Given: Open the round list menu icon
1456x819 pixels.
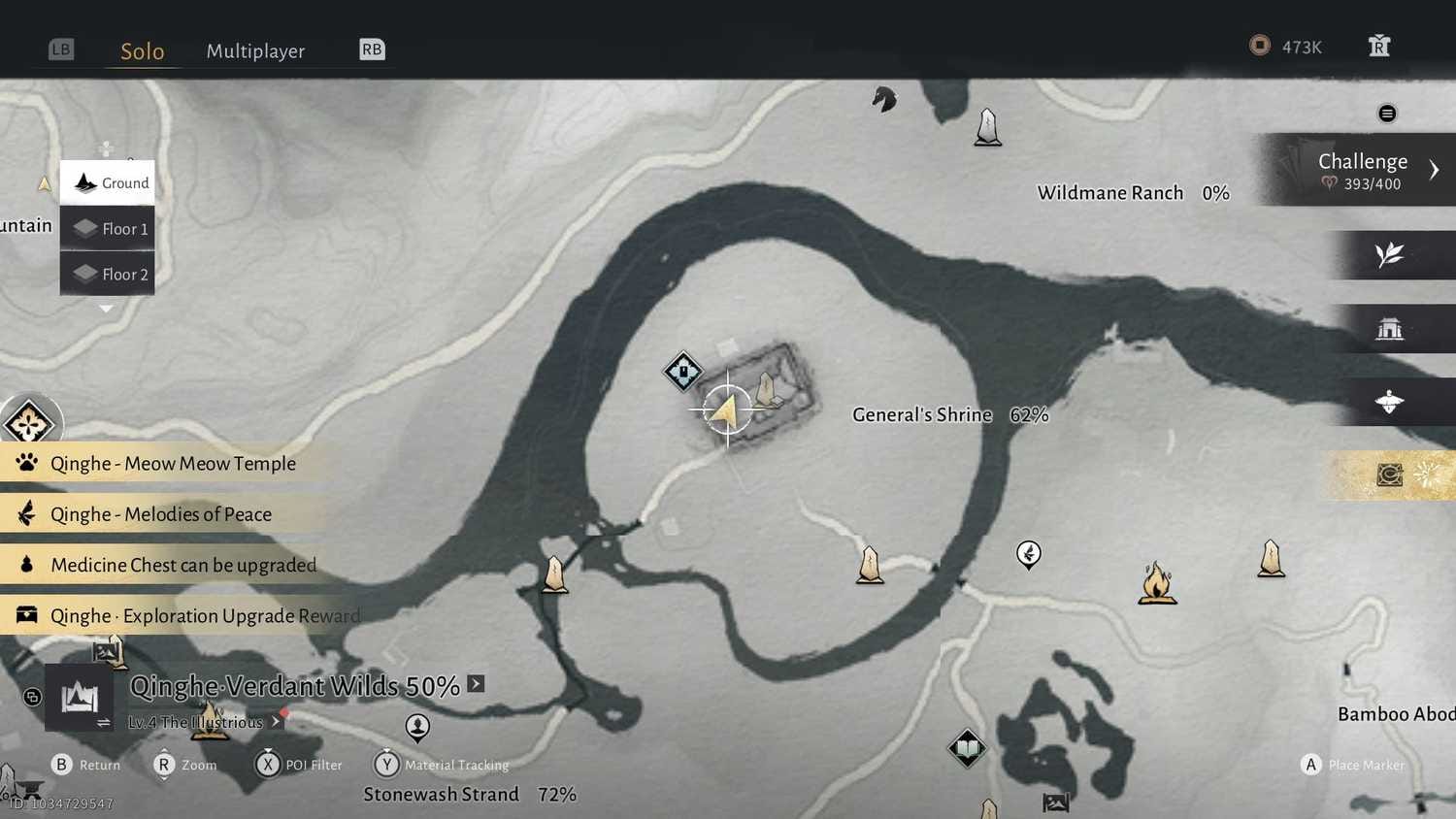Looking at the screenshot, I should coord(1387,114).
